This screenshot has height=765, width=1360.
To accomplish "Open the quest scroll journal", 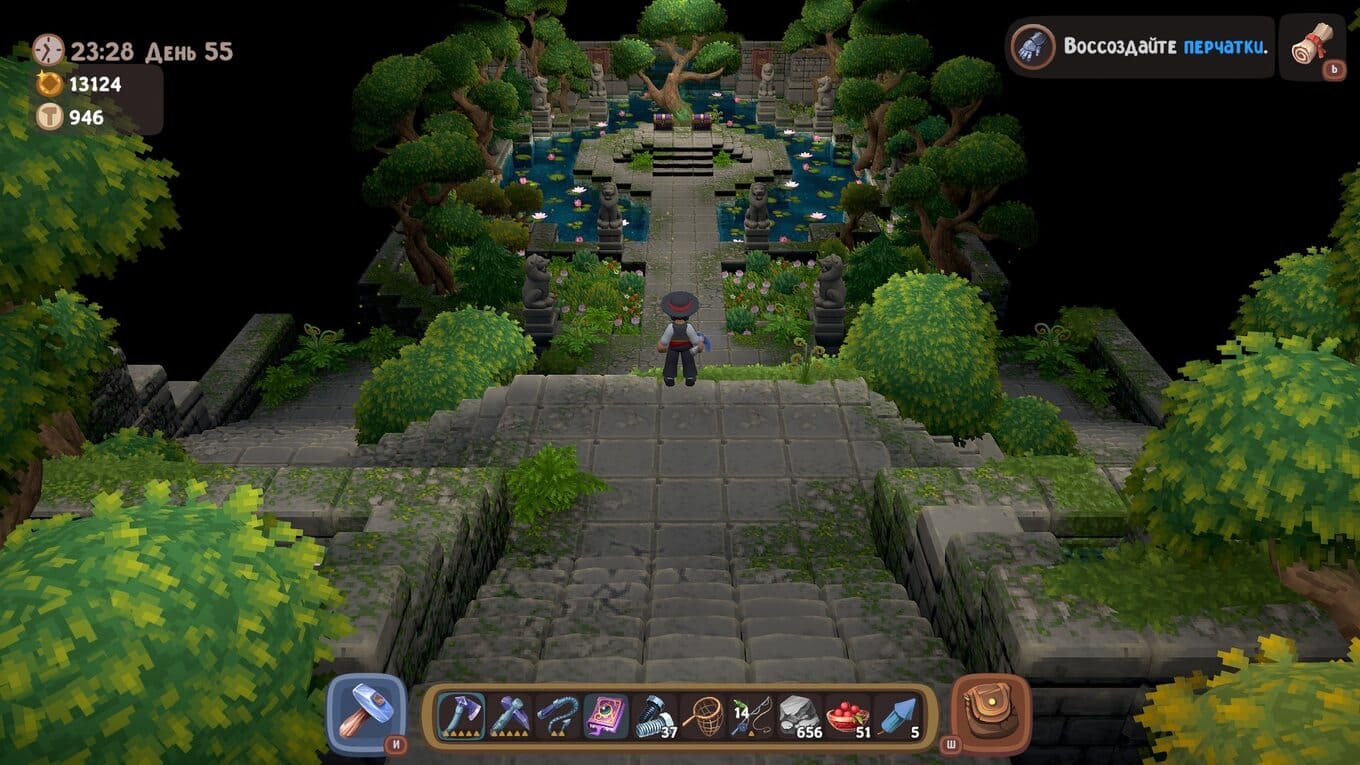I will point(1312,46).
